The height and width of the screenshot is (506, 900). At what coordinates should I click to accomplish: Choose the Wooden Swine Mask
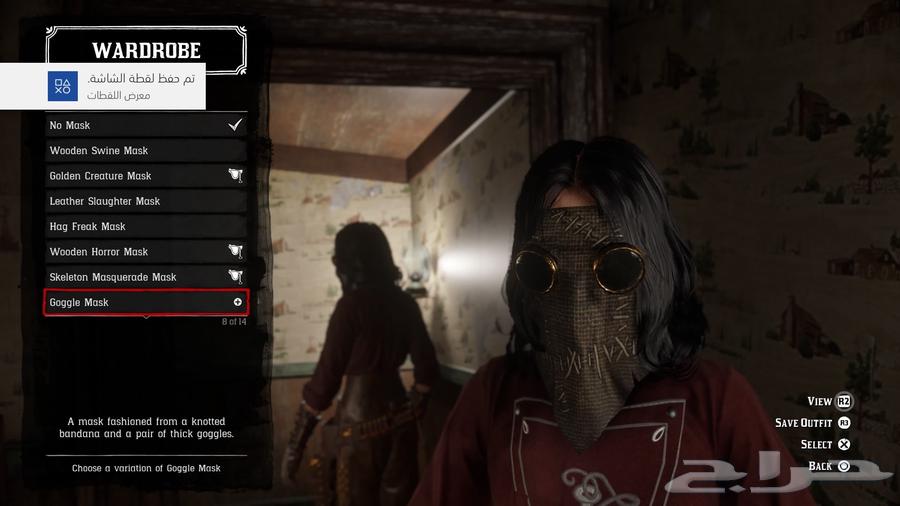[146, 150]
